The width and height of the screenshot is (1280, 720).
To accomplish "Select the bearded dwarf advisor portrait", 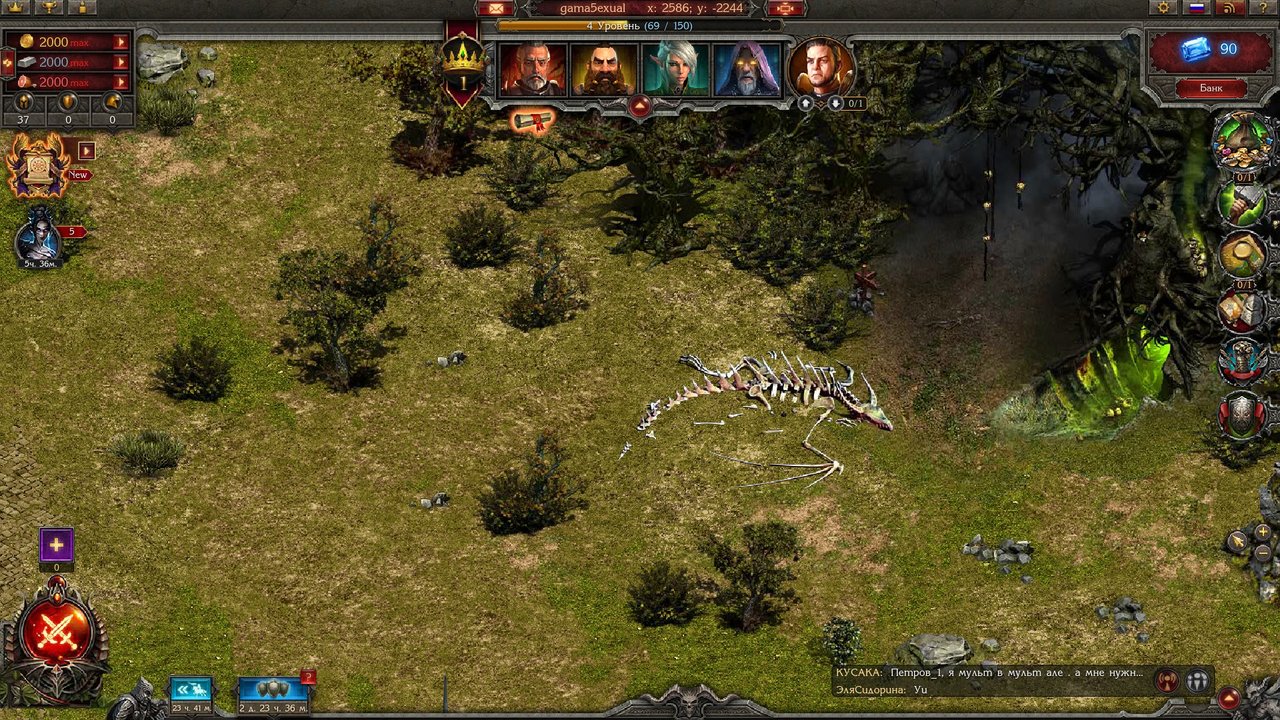I will 604,70.
